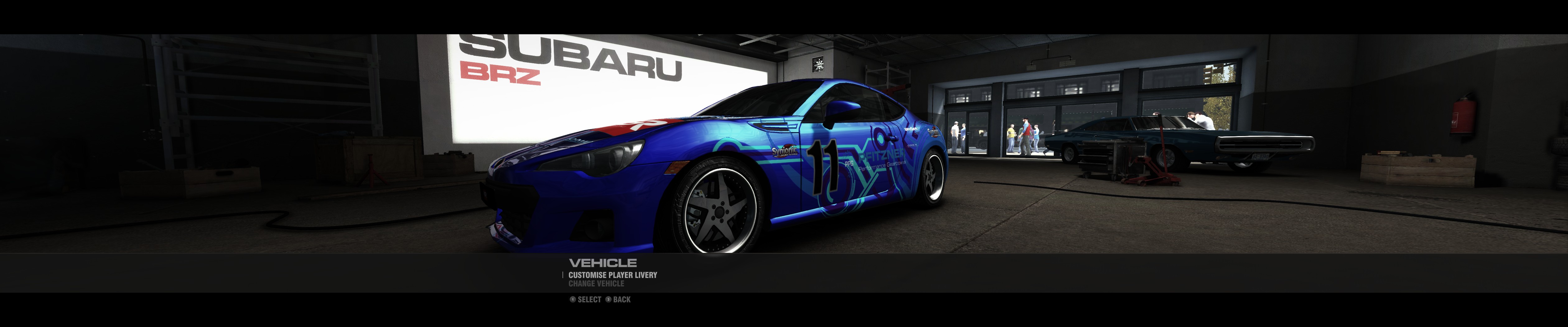Click the circled "1" SELECT prompt icon
The width and height of the screenshot is (1568, 327).
[573, 300]
